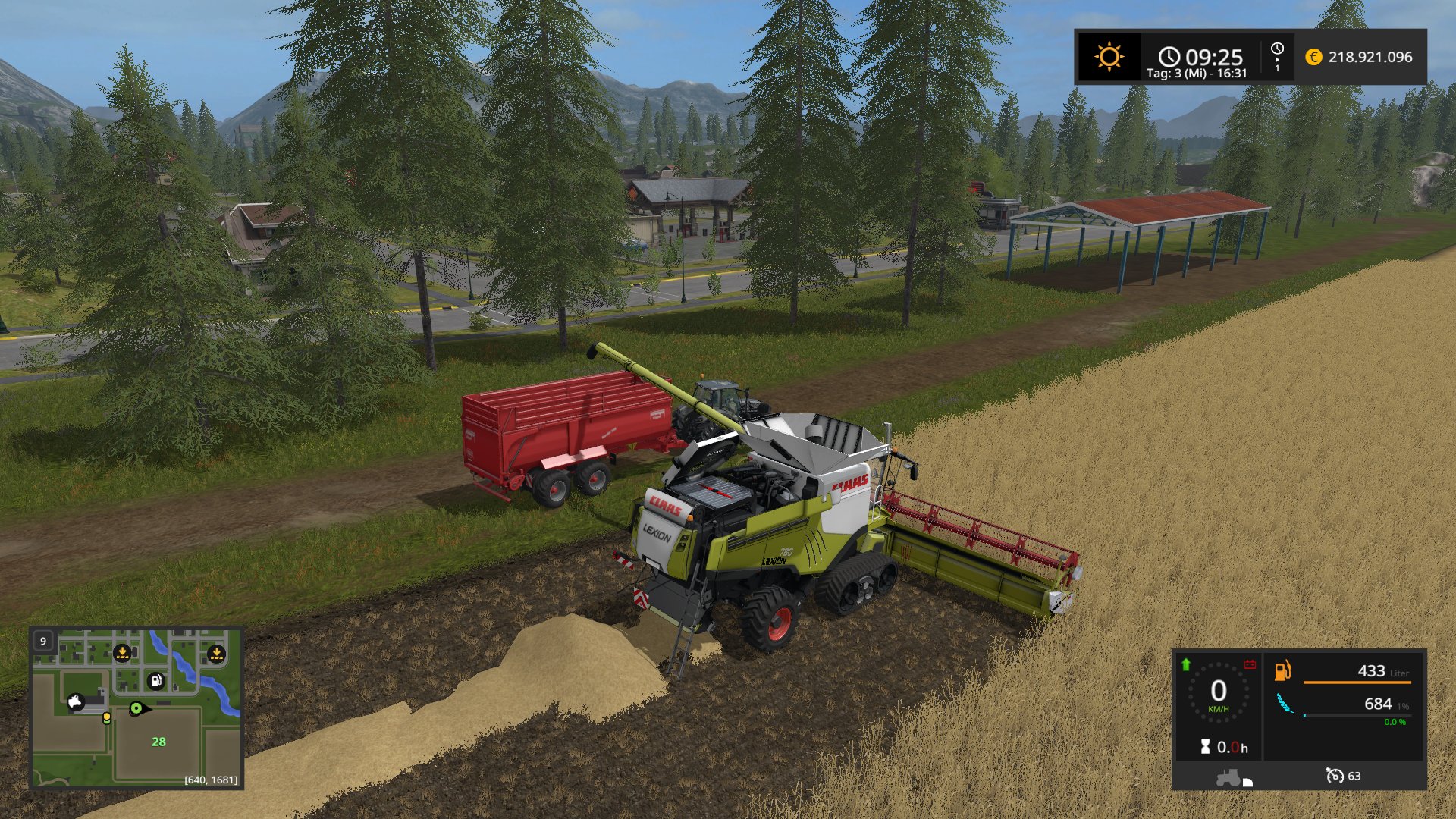Click the number 9 badge on the minimap
Viewport: 1456px width, 819px height.
click(x=43, y=641)
